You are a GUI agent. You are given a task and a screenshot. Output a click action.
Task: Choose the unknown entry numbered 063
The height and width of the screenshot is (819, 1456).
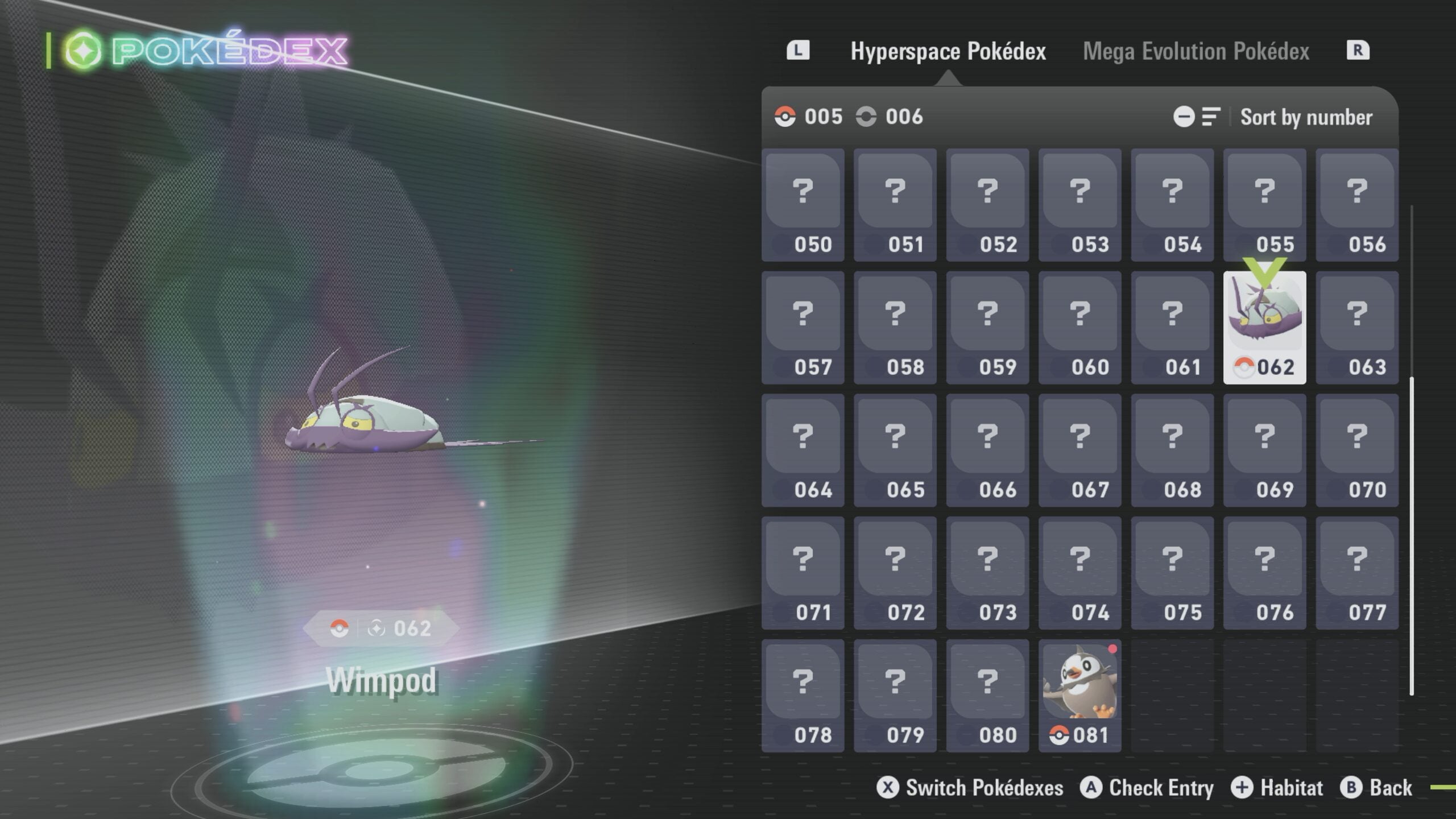pyautogui.click(x=1356, y=328)
